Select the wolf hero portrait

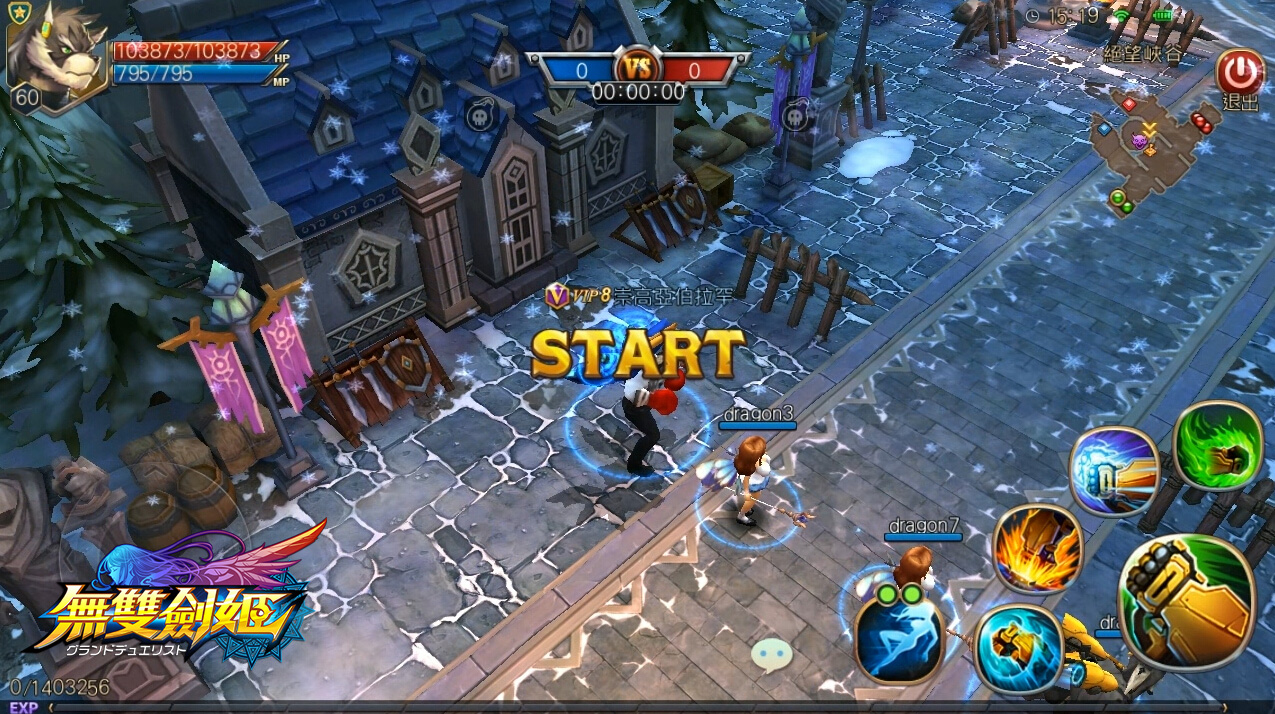point(57,54)
